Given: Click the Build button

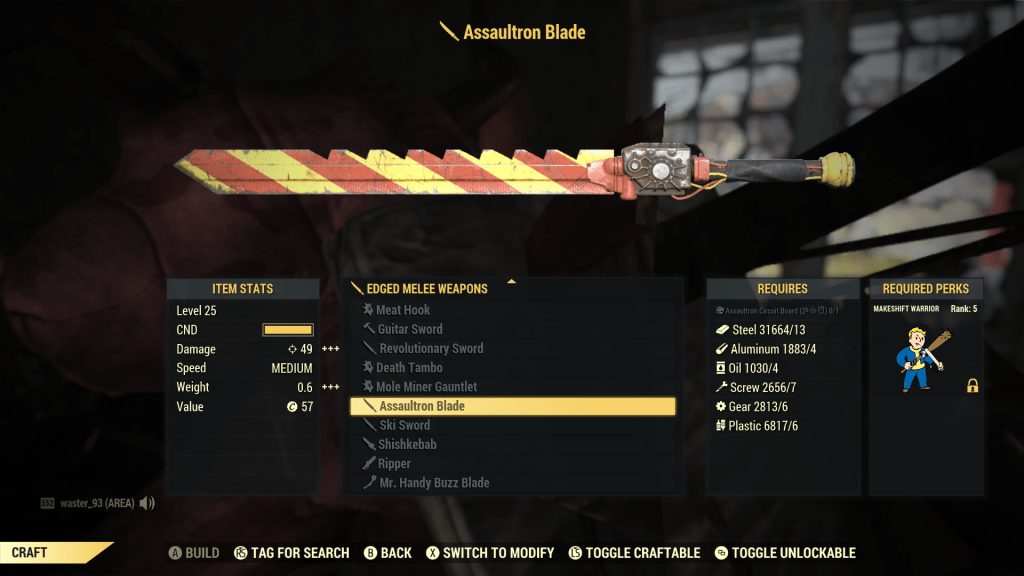Looking at the screenshot, I should [193, 553].
